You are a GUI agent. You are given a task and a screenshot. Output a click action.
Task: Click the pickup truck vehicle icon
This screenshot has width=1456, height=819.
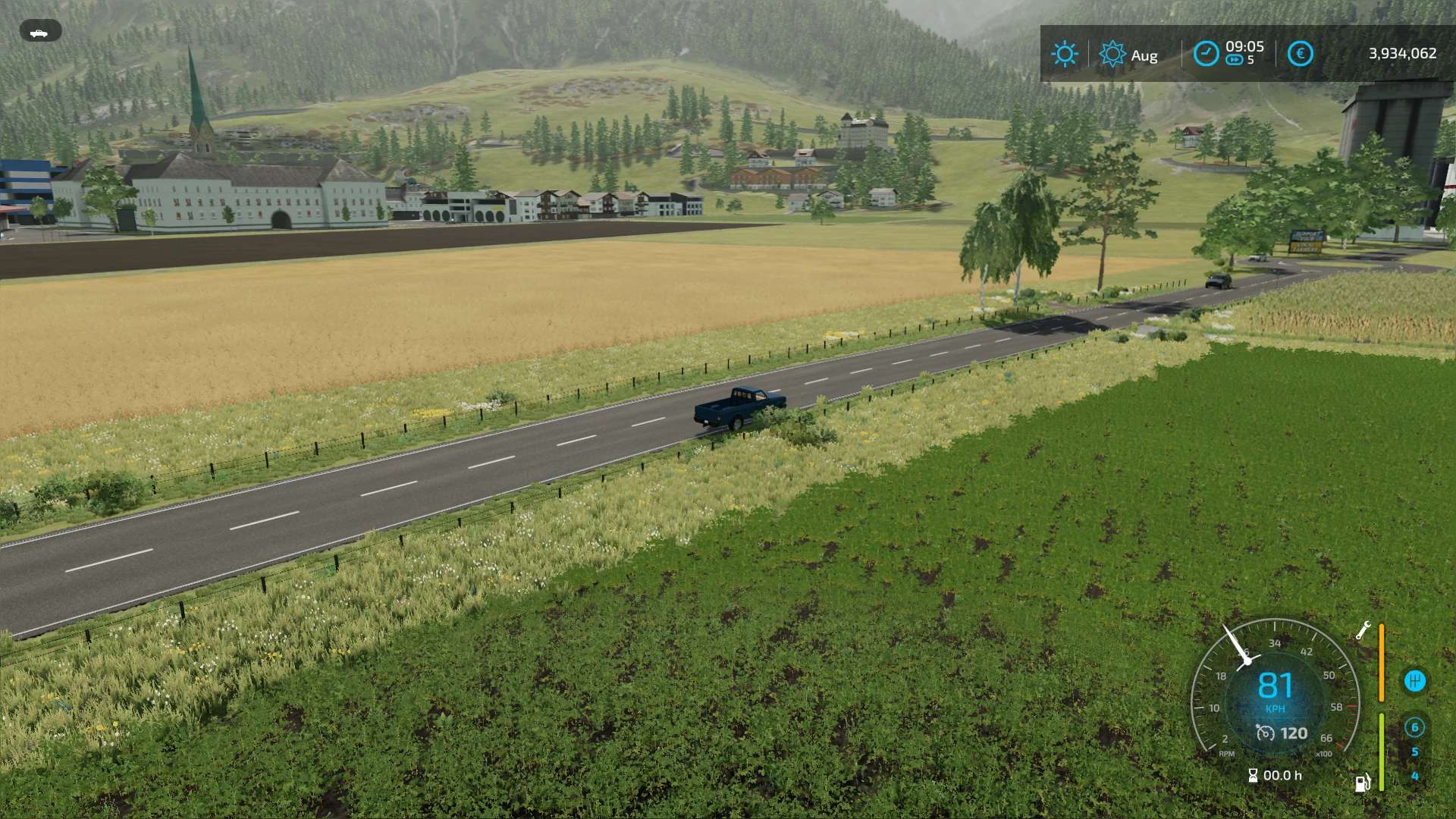(x=39, y=32)
